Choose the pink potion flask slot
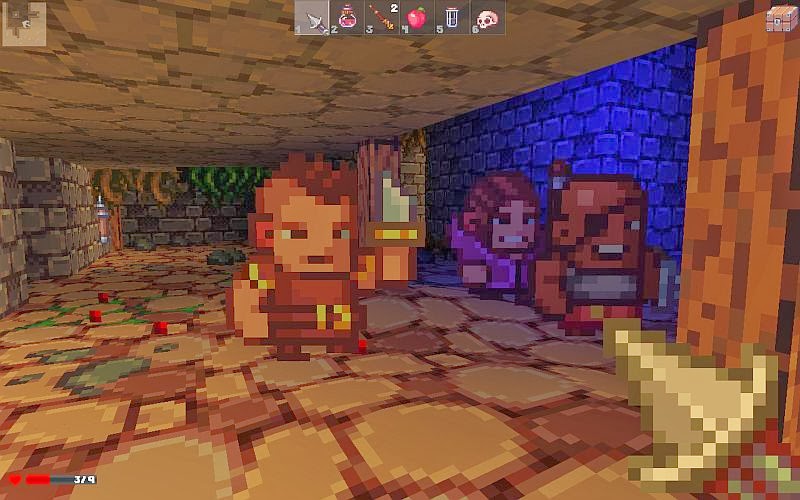This screenshot has height=500, width=800. tap(347, 18)
